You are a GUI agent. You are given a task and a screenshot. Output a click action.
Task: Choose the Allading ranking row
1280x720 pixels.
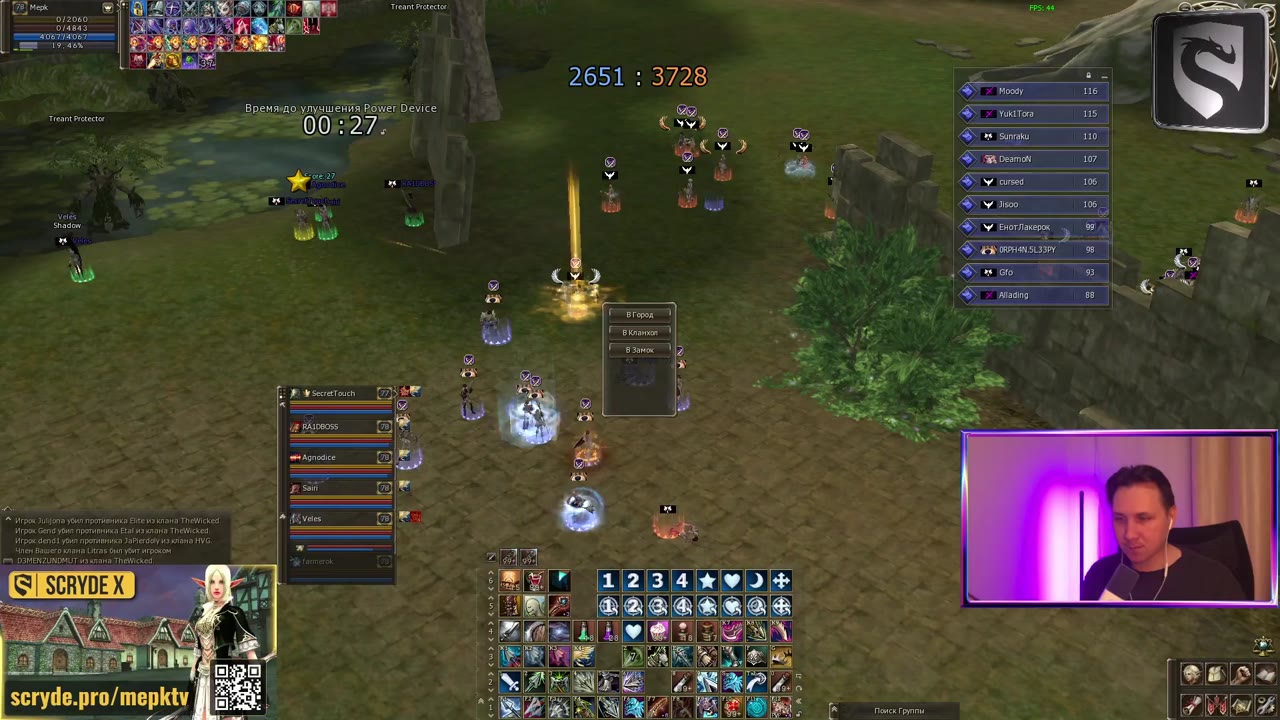click(1030, 295)
